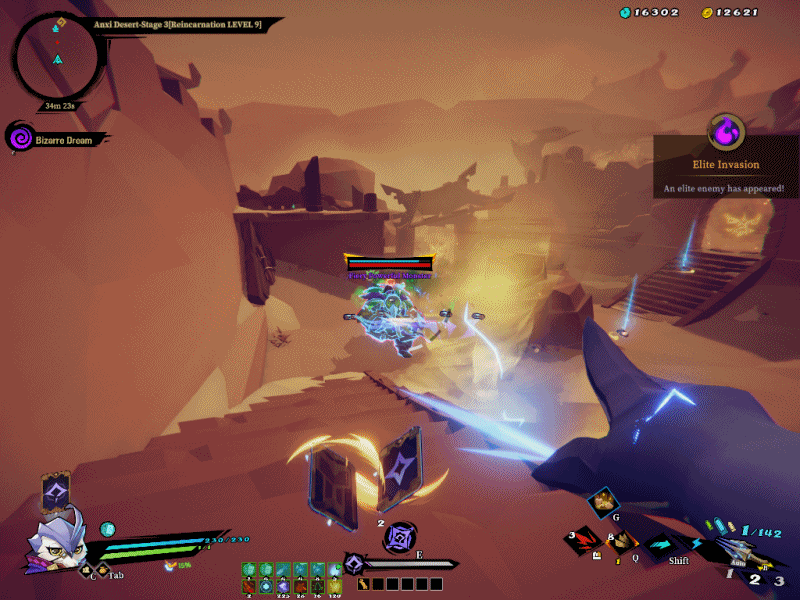The height and width of the screenshot is (600, 800).
Task: Switch to weapon slot 3
Action: (779, 580)
